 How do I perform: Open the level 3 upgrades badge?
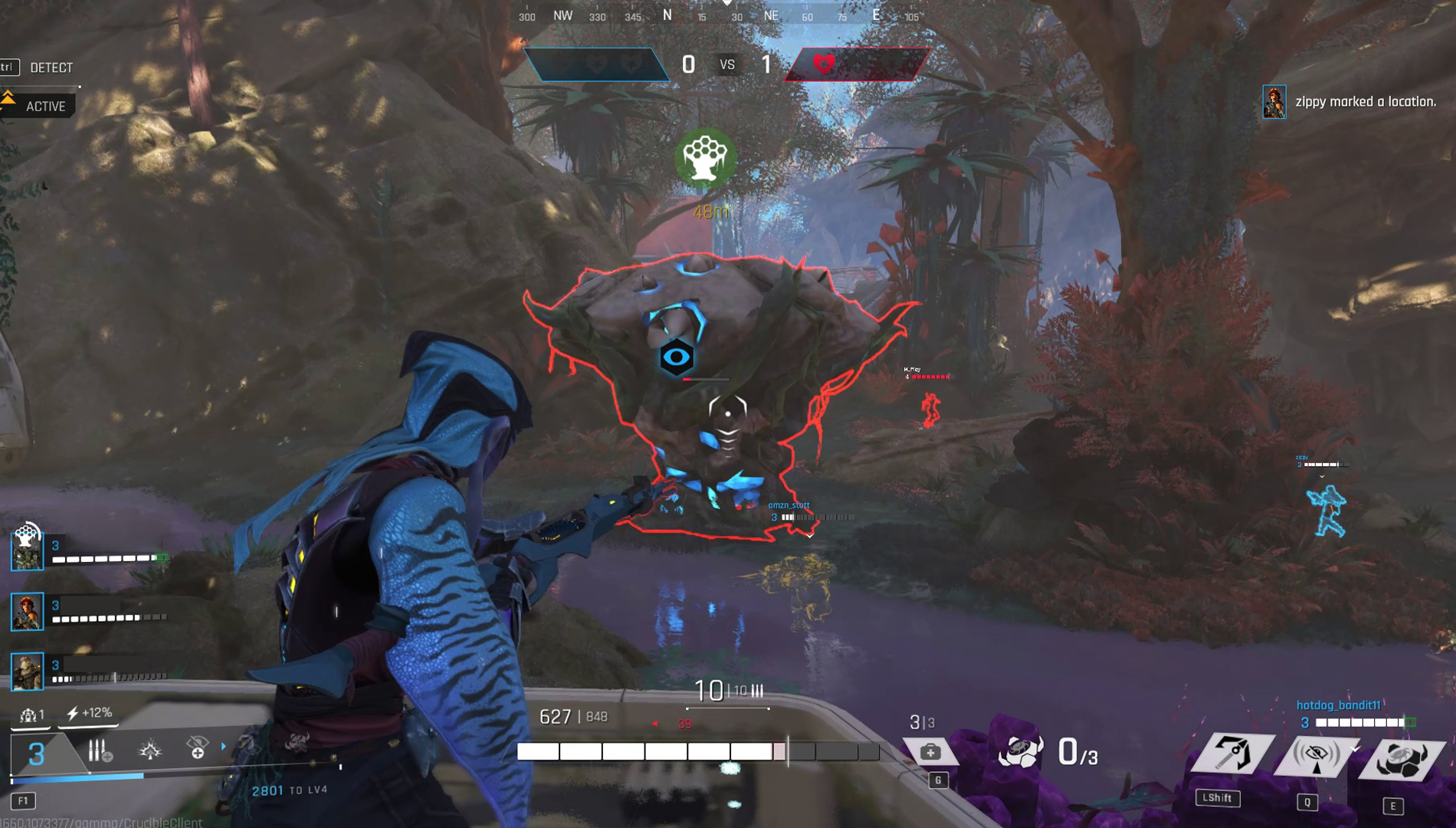pyautogui.click(x=36, y=754)
